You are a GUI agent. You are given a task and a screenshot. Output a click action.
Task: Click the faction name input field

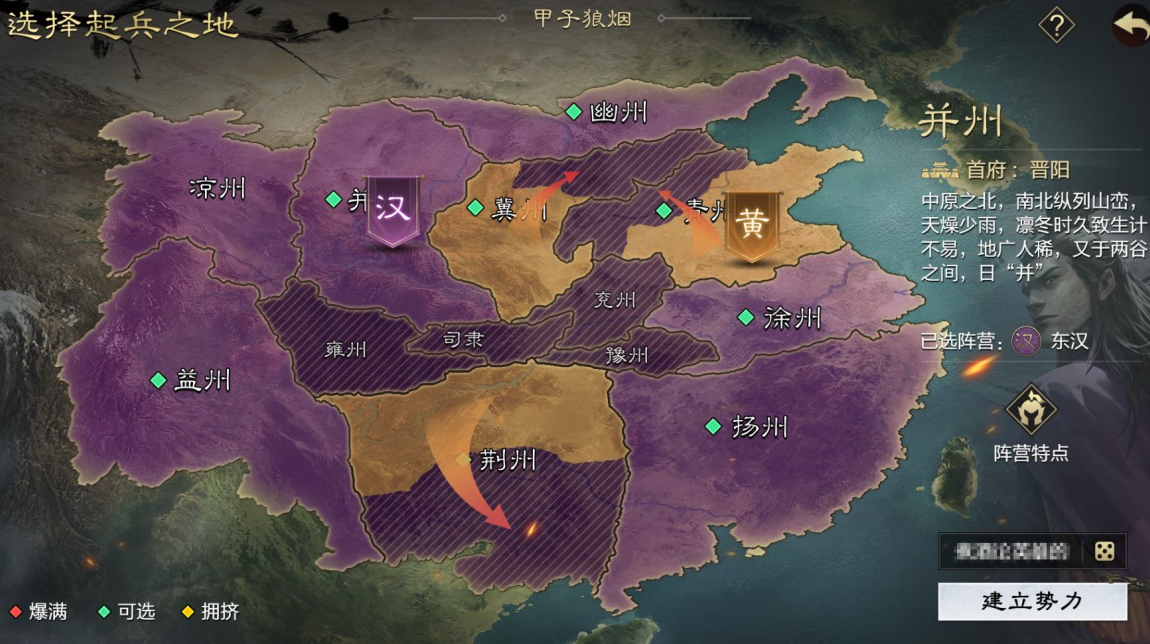[x=1012, y=551]
